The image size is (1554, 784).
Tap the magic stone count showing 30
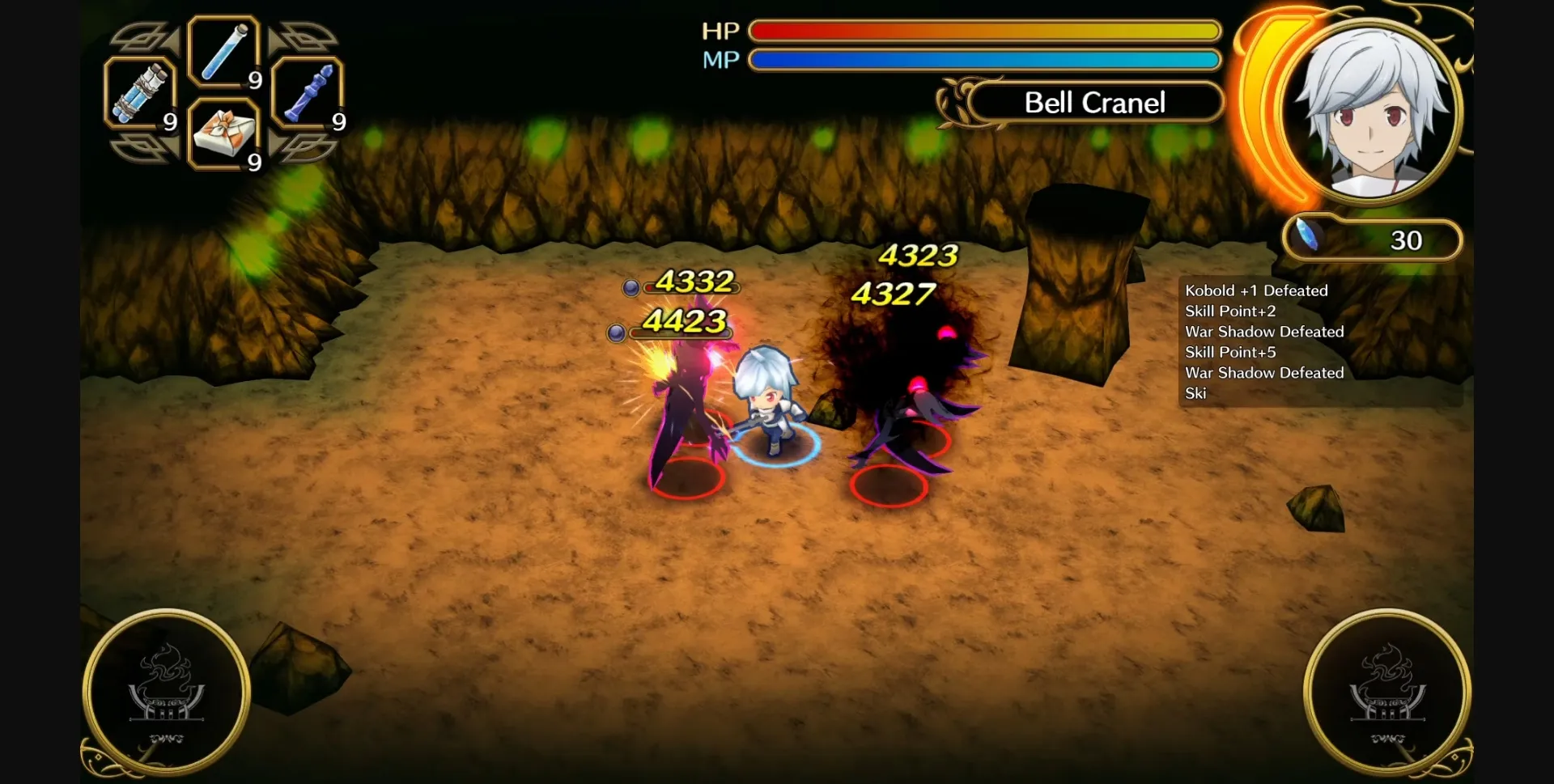pos(1407,239)
